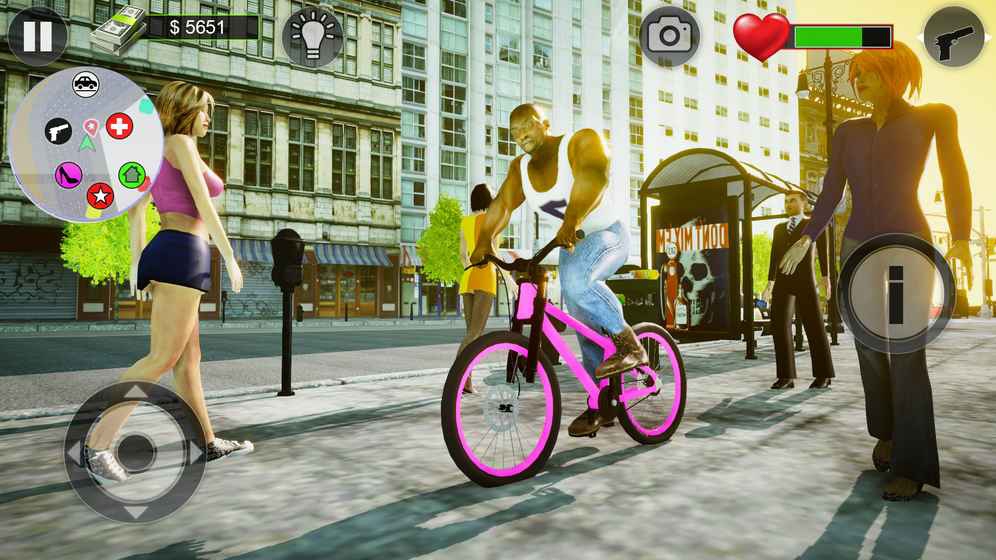
Task: Select the car marker on the minimap
Action: click(x=86, y=85)
